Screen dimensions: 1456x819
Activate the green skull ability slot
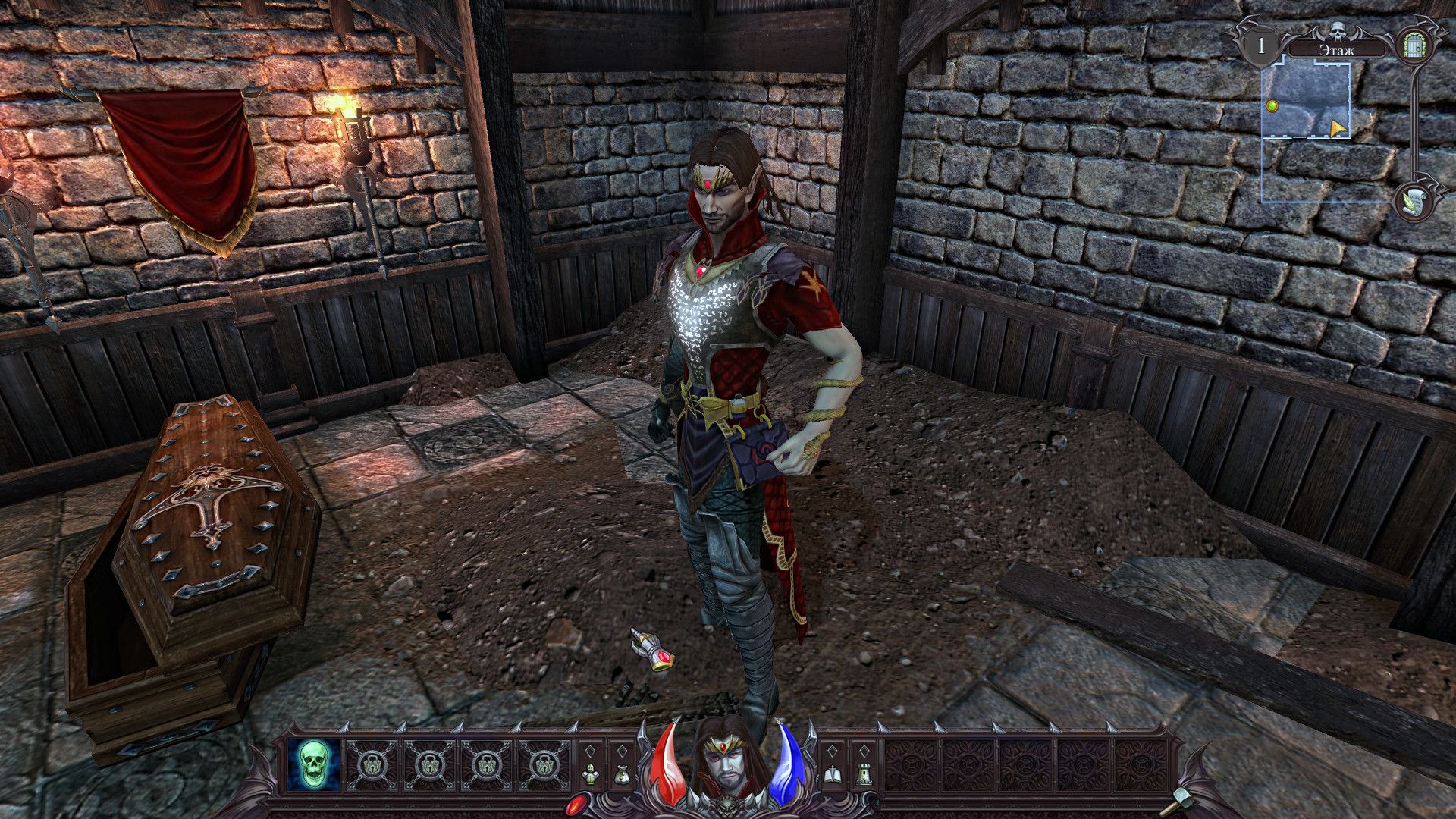pos(313,762)
